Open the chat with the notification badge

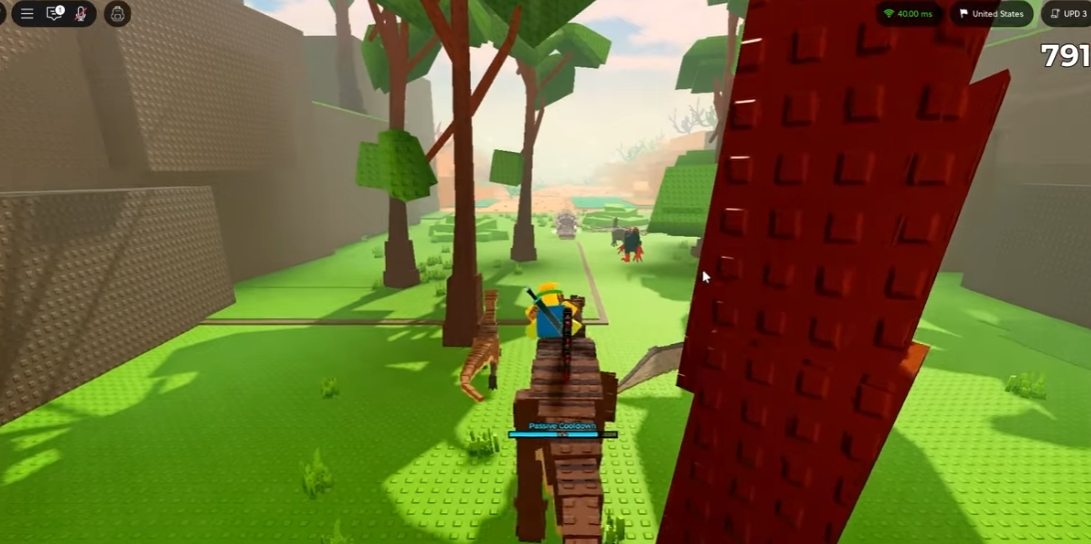(54, 14)
